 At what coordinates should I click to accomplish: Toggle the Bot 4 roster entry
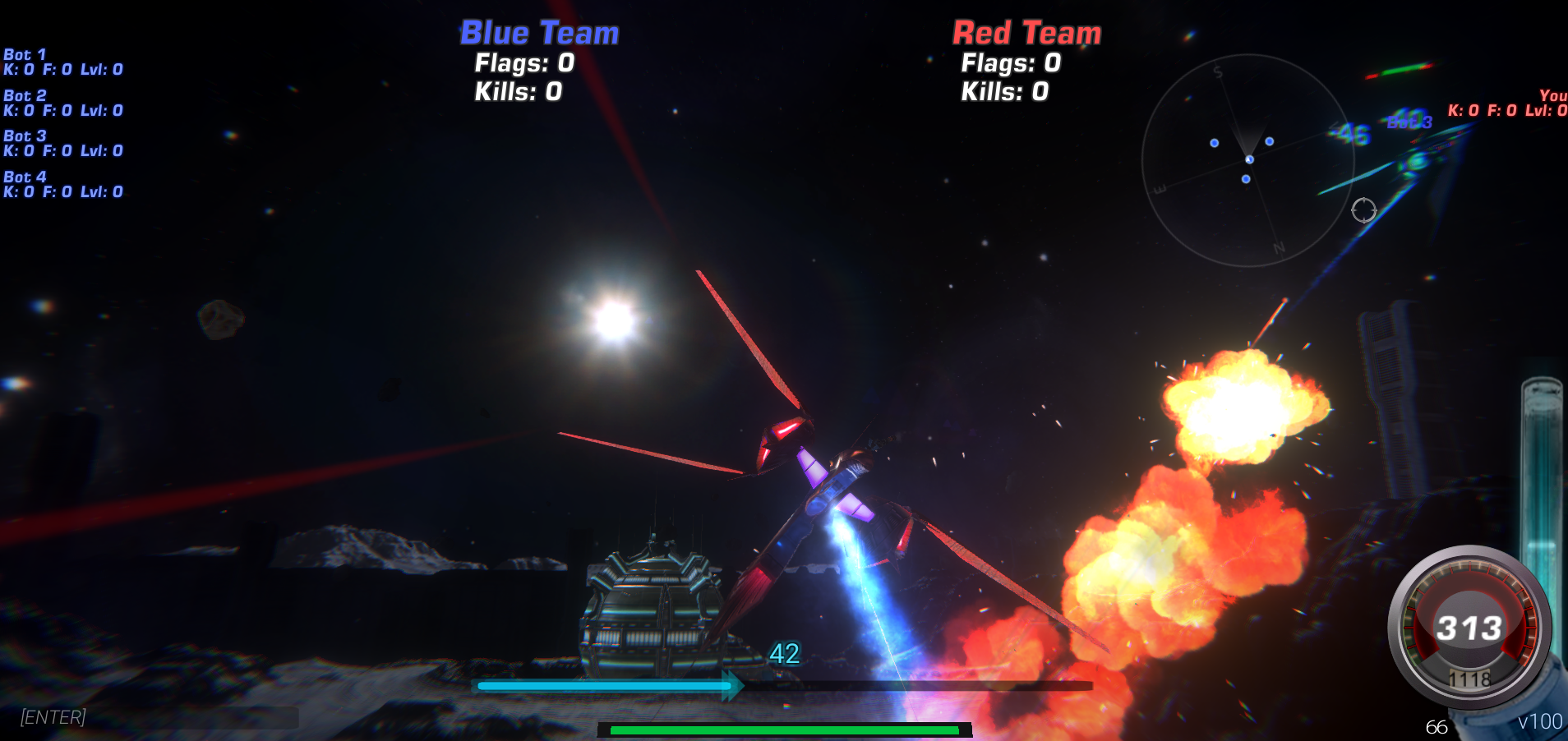click(x=63, y=184)
